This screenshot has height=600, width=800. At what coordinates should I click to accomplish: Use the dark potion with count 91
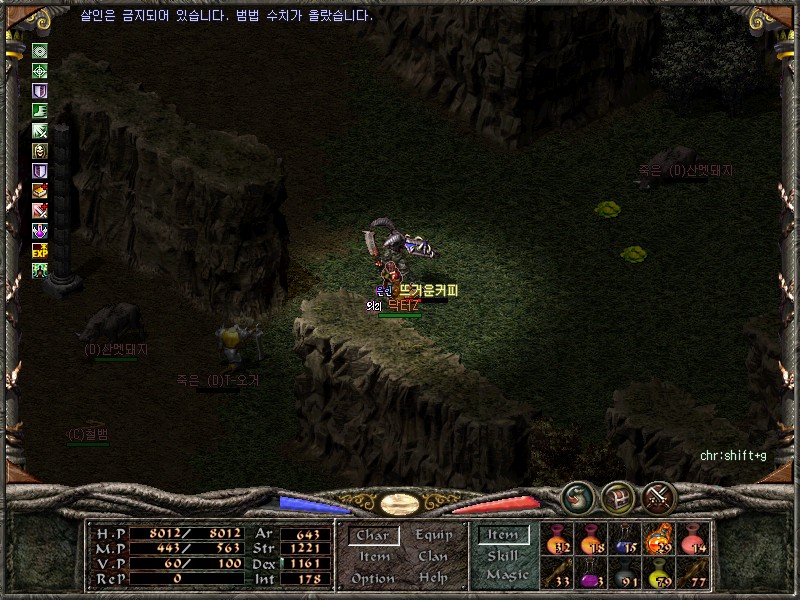click(x=625, y=573)
